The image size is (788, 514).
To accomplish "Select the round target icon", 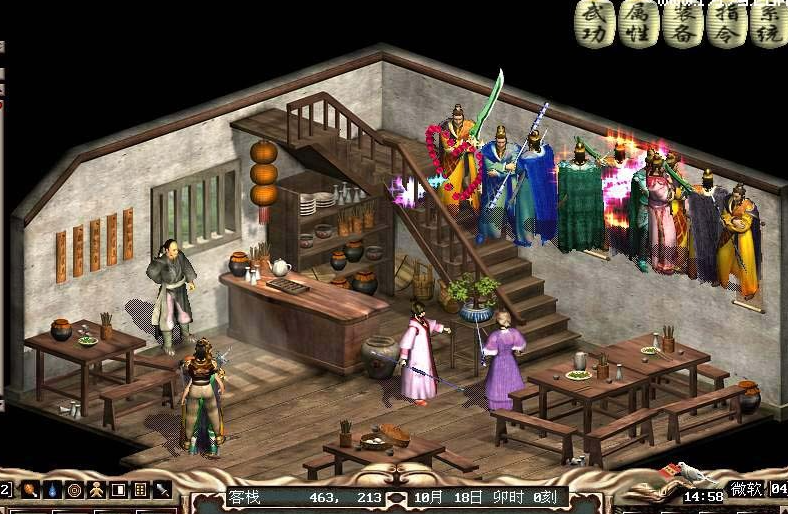I will pyautogui.click(x=74, y=490).
